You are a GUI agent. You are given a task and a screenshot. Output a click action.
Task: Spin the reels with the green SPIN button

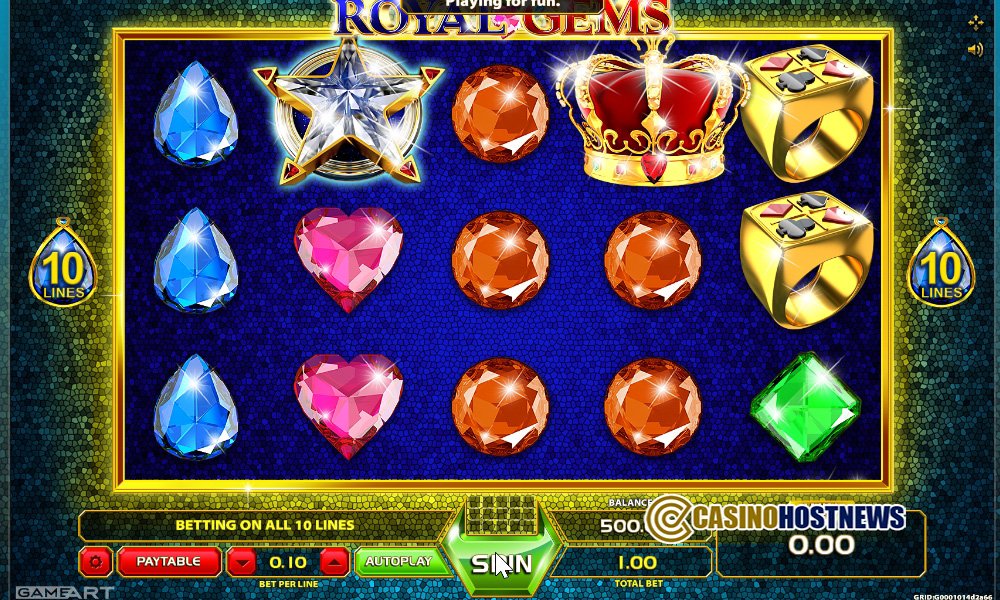tap(502, 564)
